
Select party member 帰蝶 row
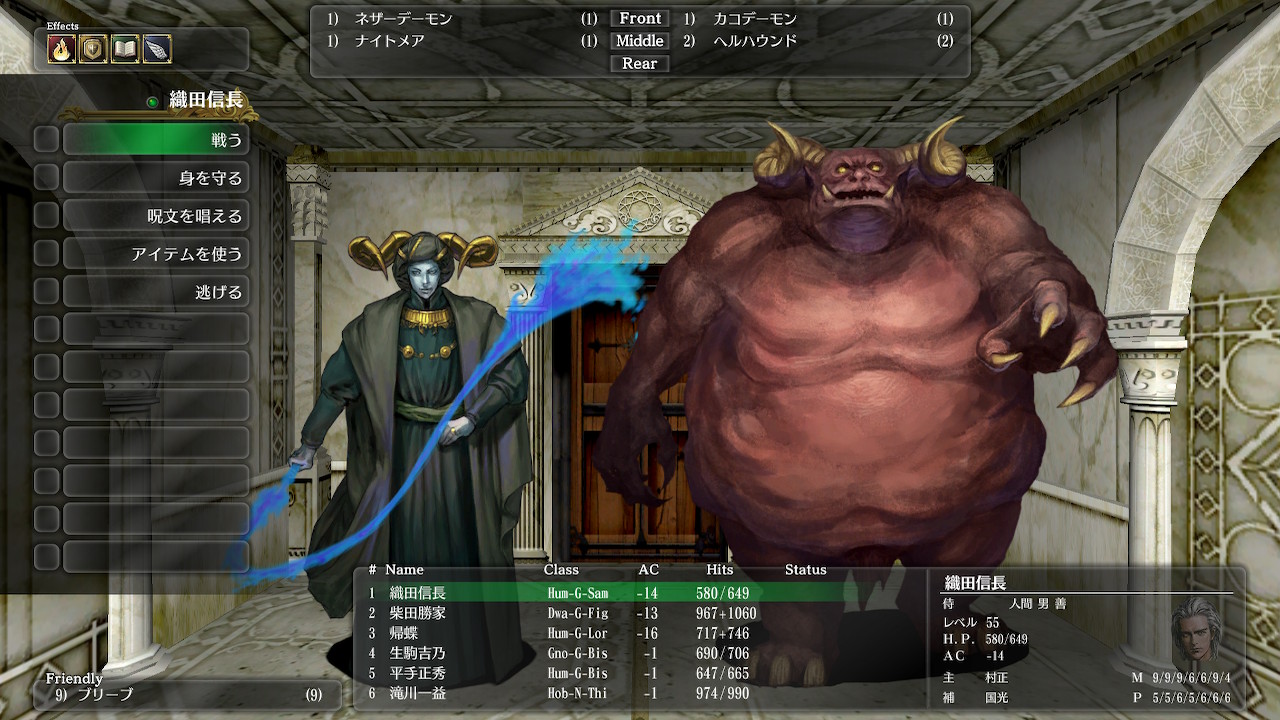(404, 633)
